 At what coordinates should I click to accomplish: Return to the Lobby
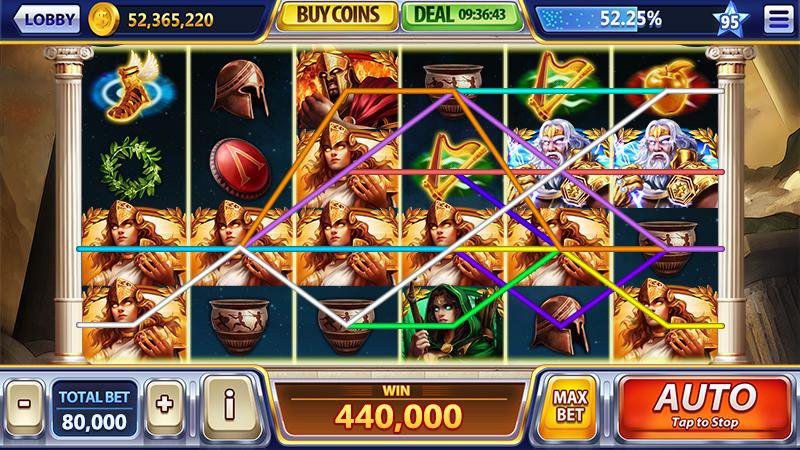pyautogui.click(x=45, y=19)
